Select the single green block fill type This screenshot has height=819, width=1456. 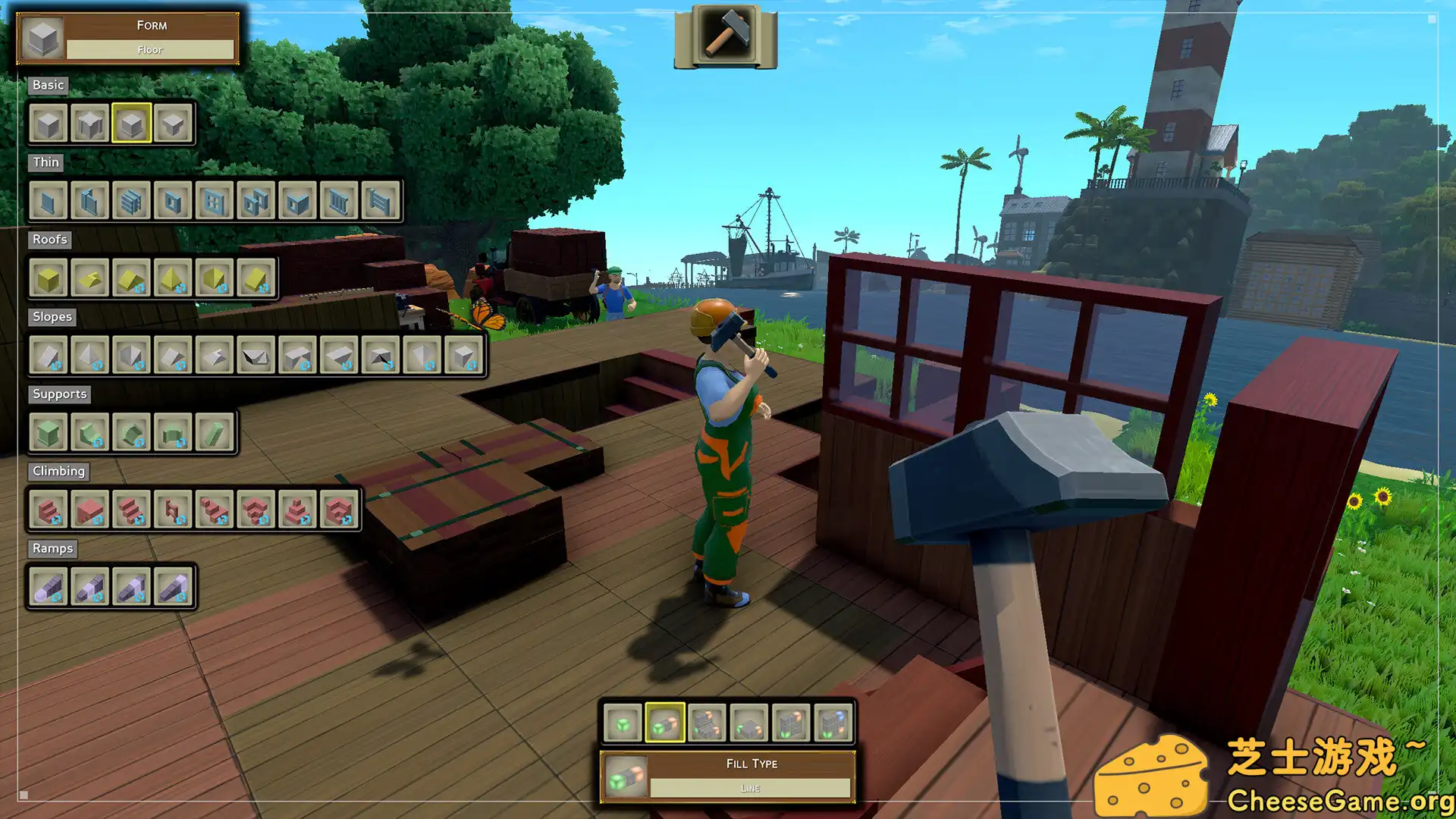tap(623, 723)
